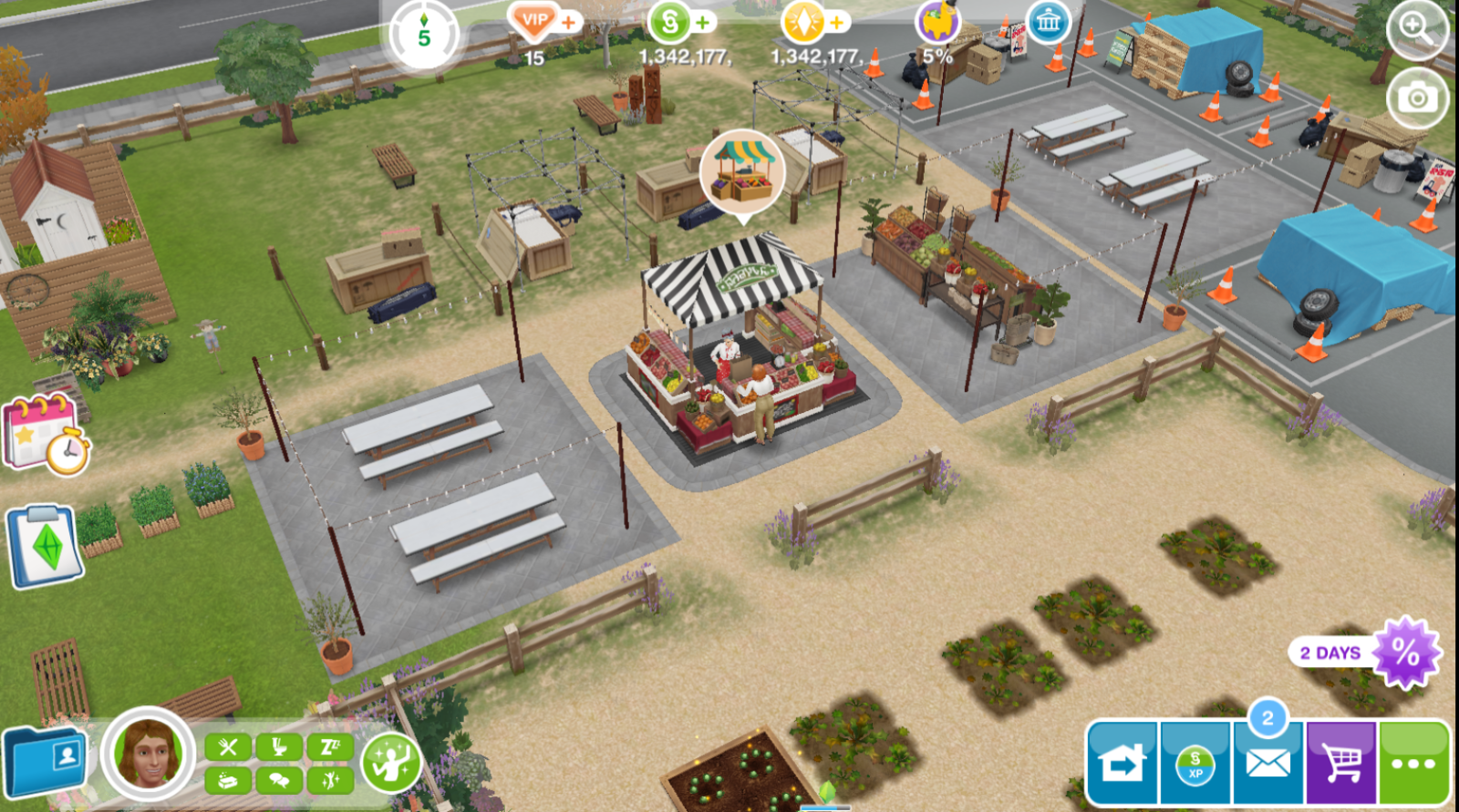The image size is (1459, 812).
Task: Open the mailbox envelope button
Action: [x=1268, y=763]
